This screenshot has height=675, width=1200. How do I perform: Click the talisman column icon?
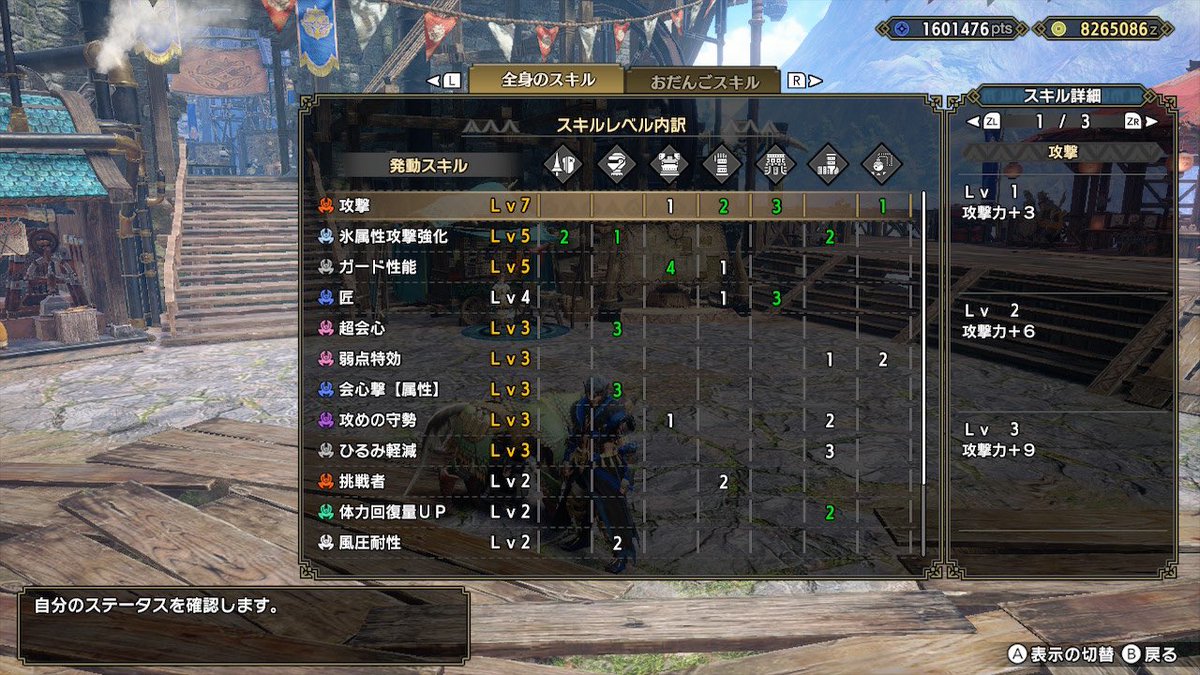881,165
